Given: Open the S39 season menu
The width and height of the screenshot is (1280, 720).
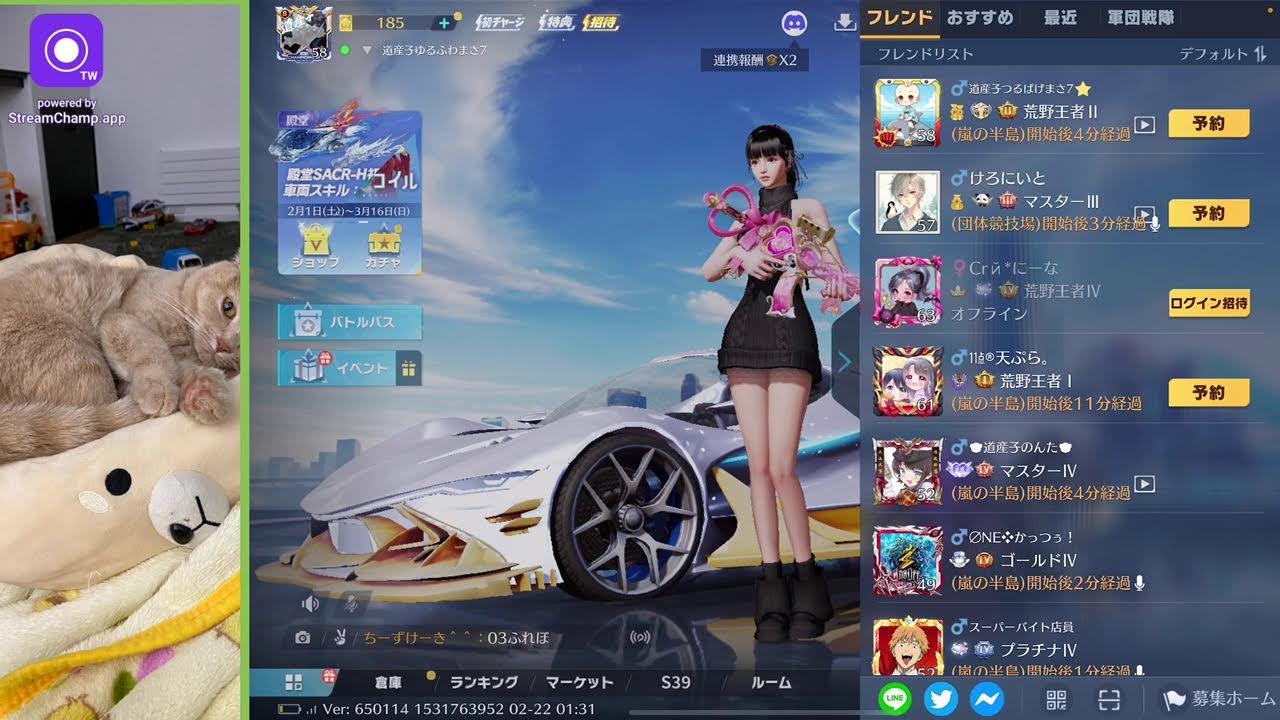Looking at the screenshot, I should point(676,682).
